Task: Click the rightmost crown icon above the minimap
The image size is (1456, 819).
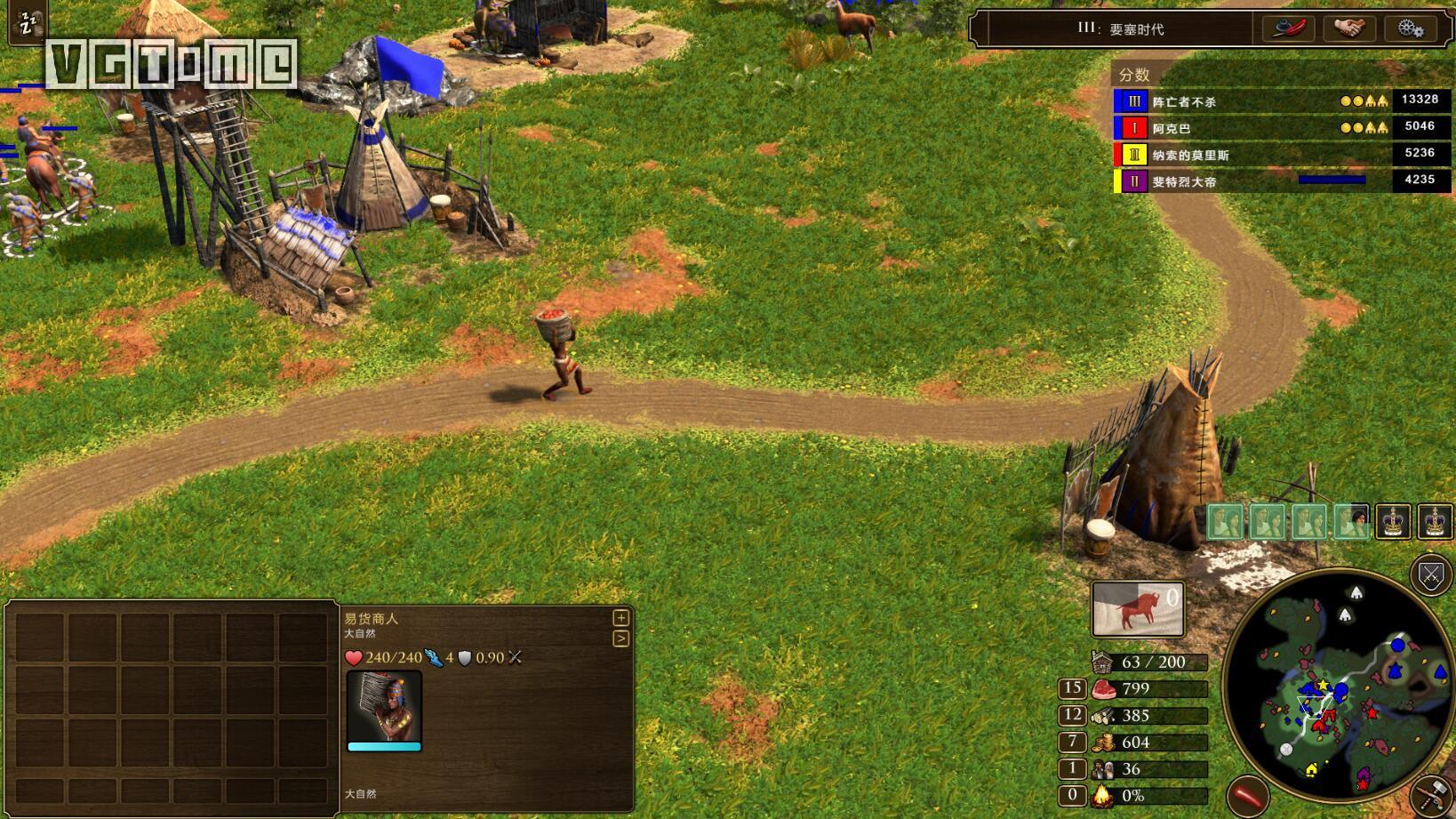Action: coord(1435,522)
